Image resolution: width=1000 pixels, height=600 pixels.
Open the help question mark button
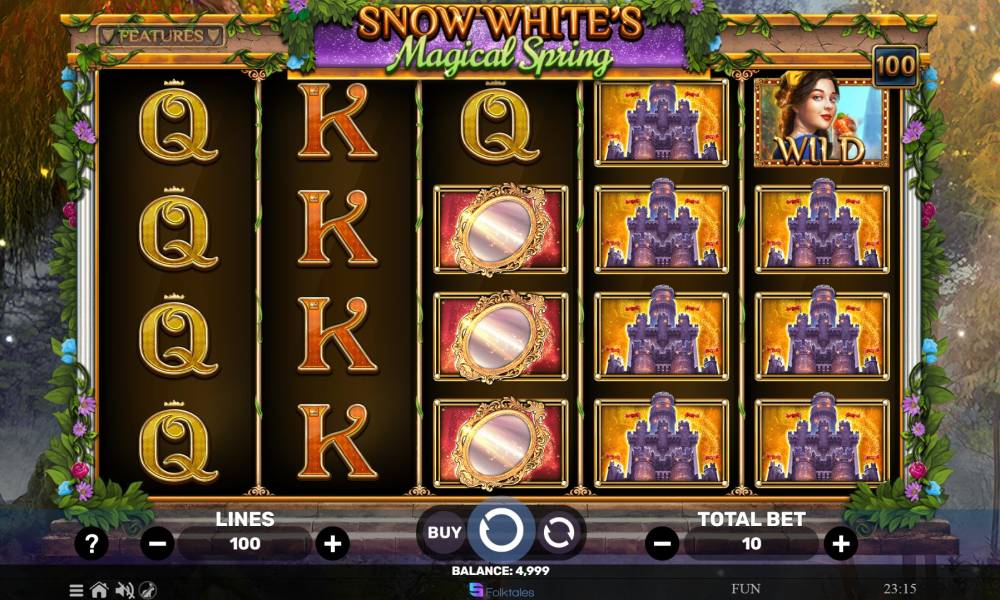coord(92,544)
